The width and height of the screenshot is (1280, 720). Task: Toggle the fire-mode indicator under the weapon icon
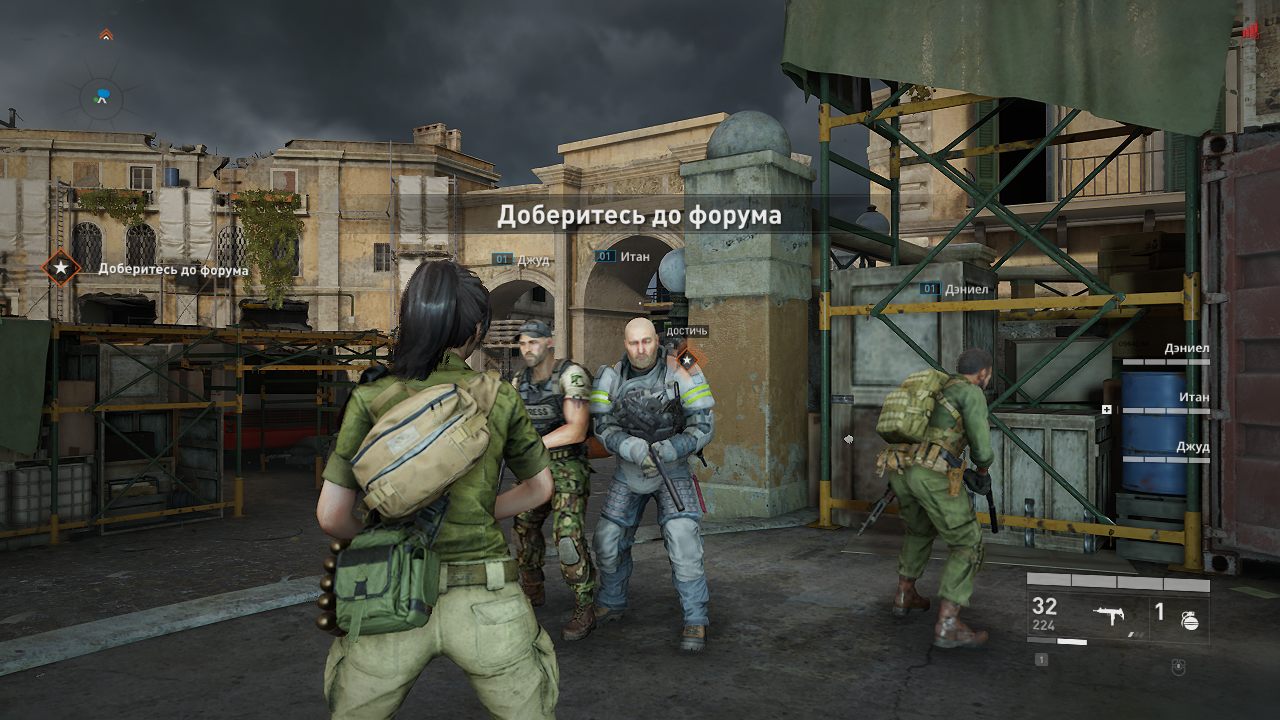coord(1136,635)
